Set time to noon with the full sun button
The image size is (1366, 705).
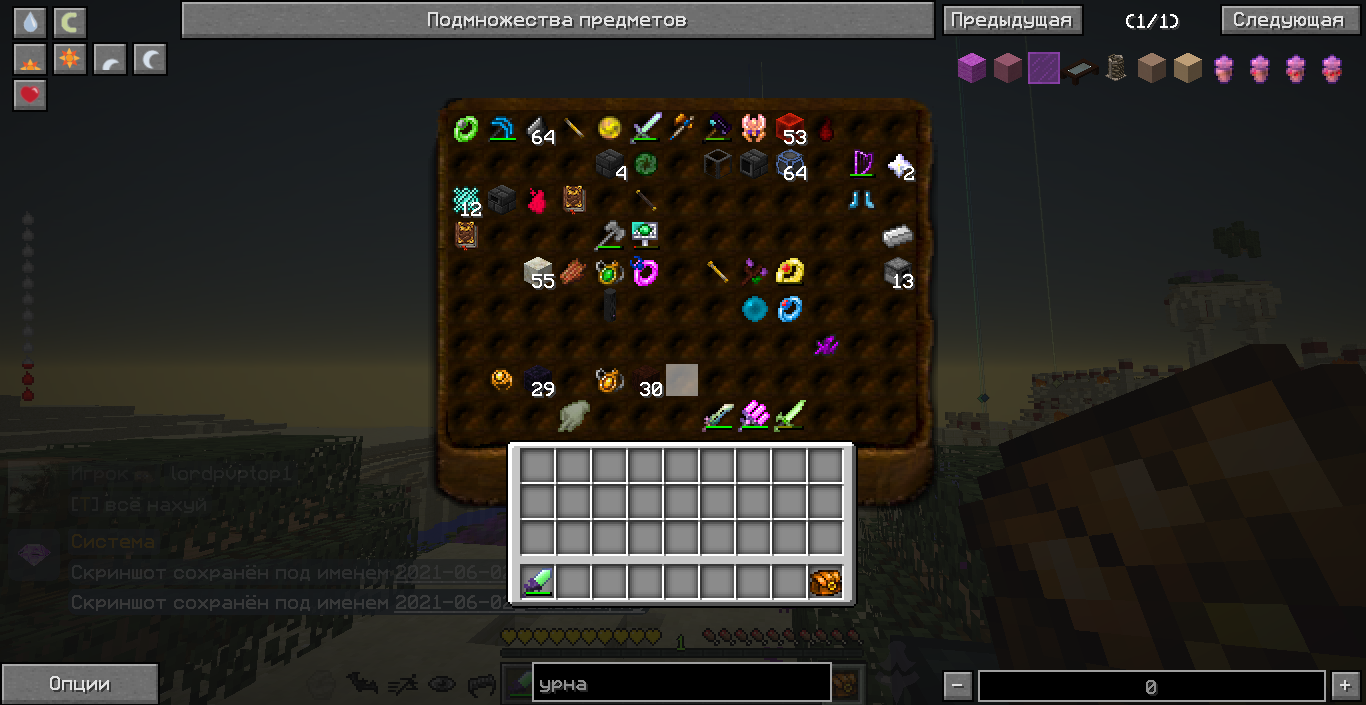pyautogui.click(x=70, y=59)
